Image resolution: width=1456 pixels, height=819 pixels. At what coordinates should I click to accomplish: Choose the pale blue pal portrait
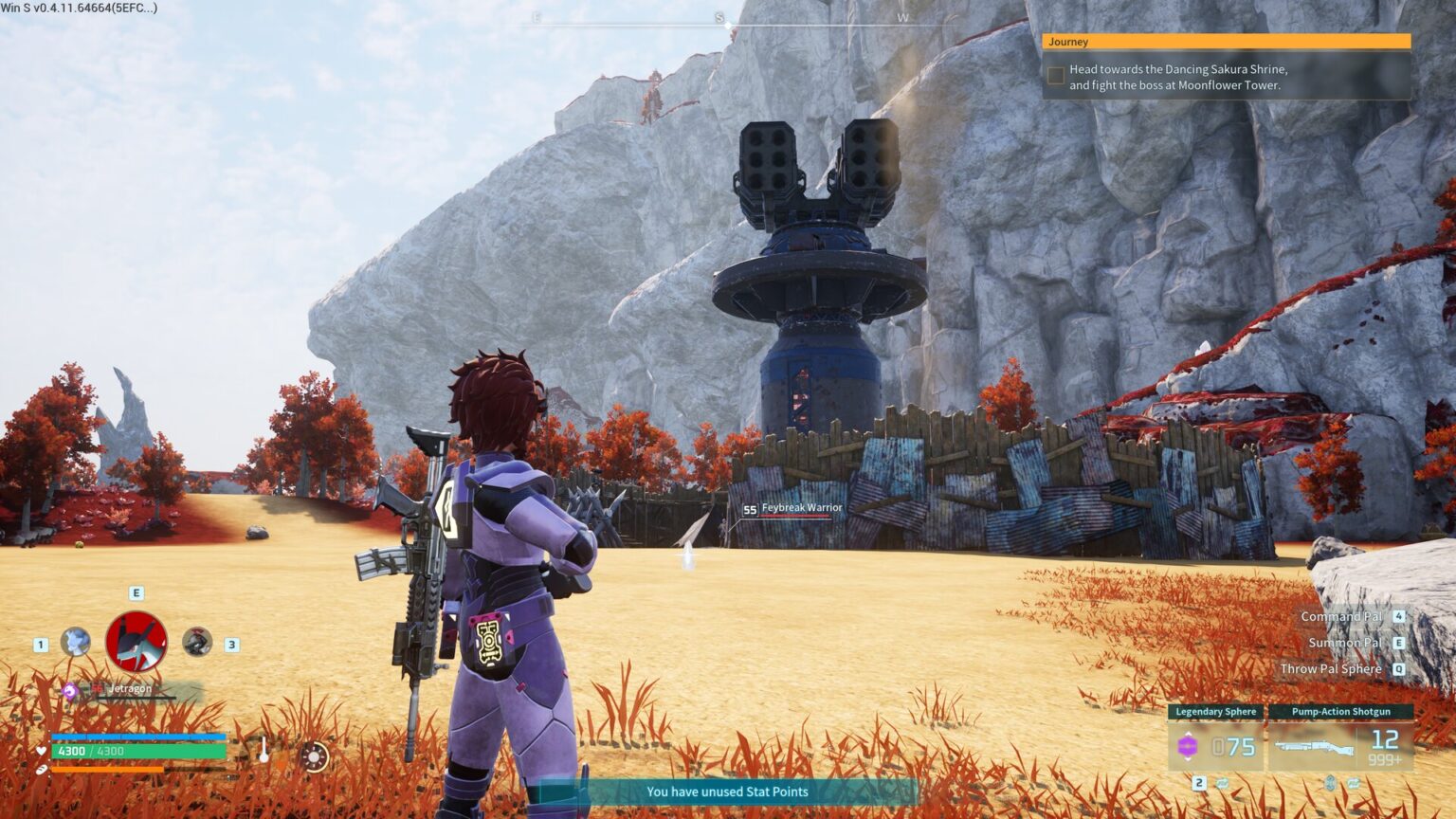[x=76, y=642]
